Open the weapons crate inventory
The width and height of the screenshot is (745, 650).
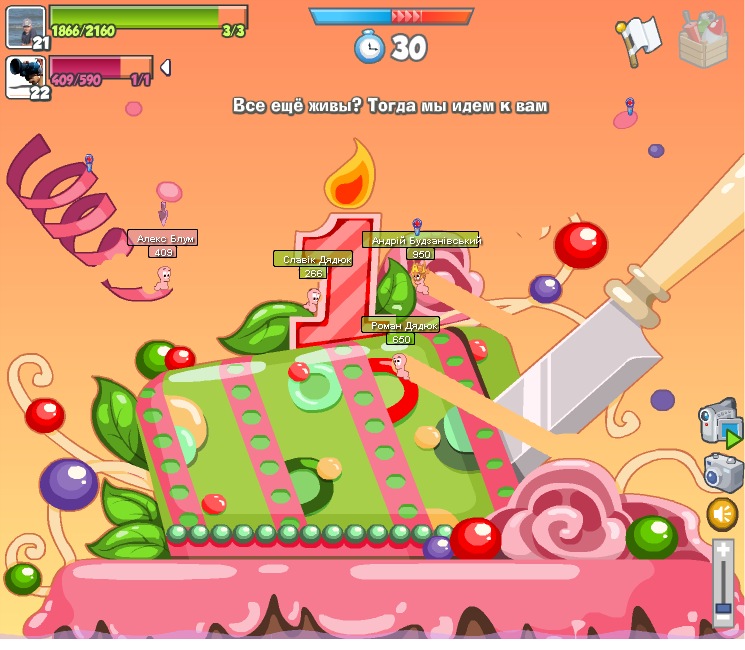(x=704, y=40)
